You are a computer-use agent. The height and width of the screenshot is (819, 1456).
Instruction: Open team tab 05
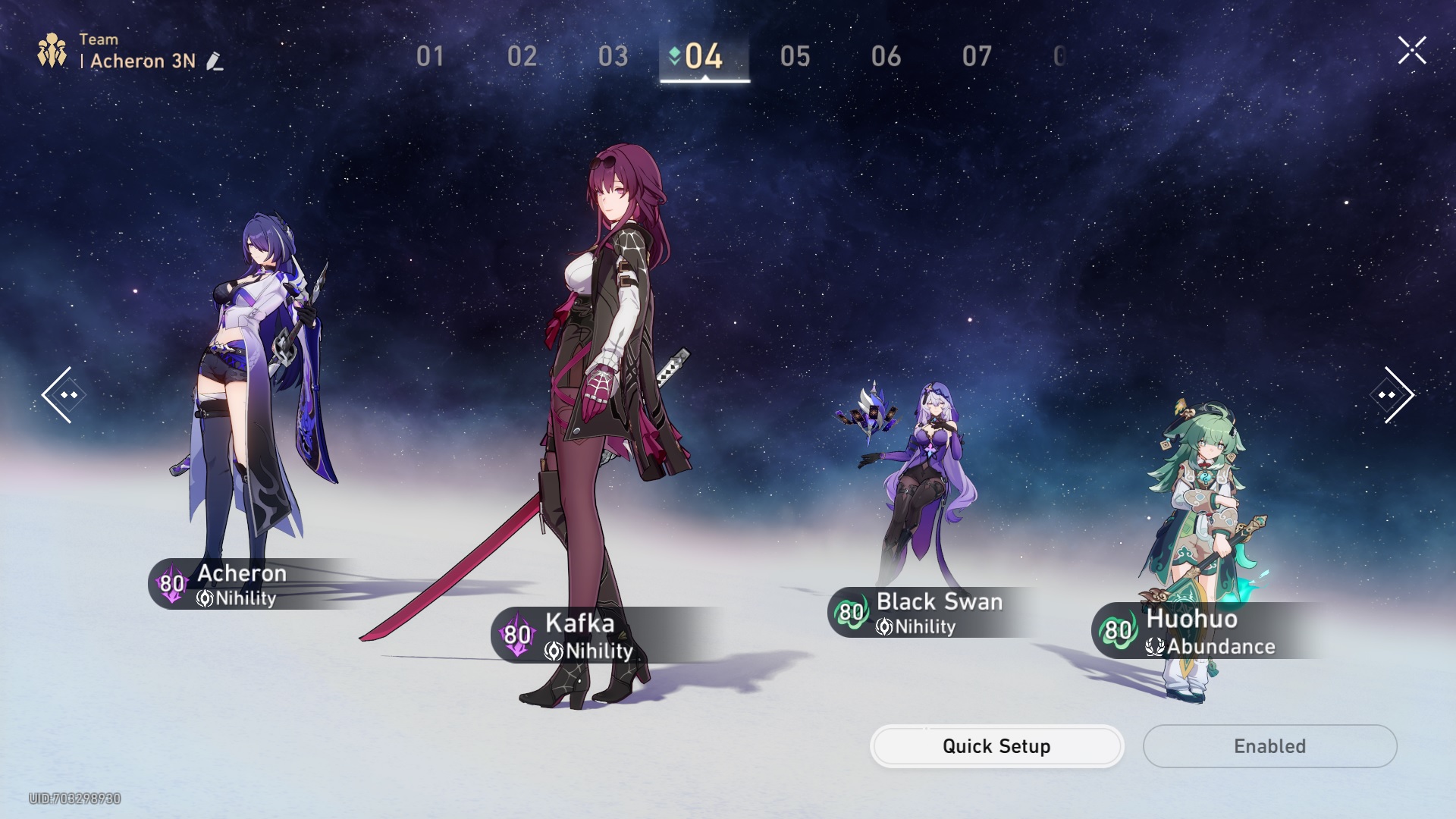[795, 56]
